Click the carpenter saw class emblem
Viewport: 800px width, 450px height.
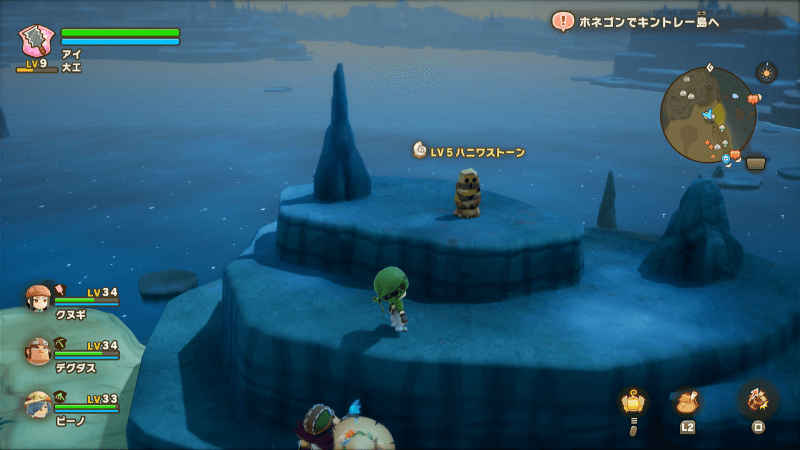(x=37, y=41)
